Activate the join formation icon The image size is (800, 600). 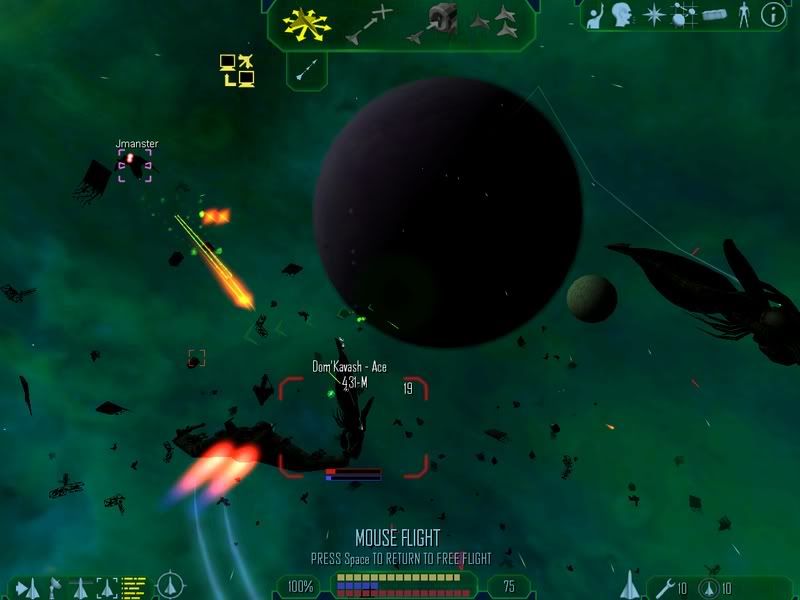point(495,22)
